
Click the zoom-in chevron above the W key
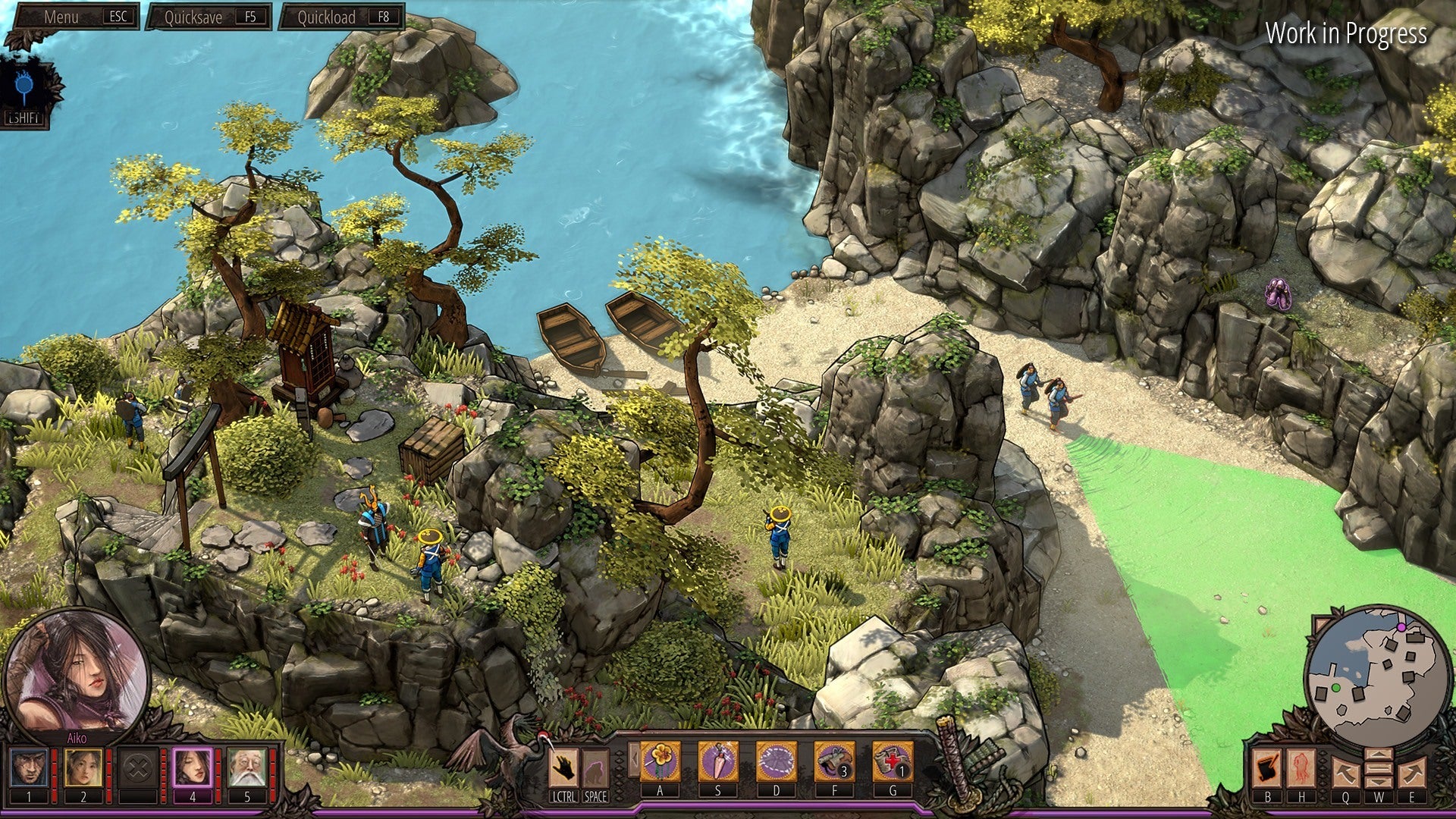point(1379,754)
